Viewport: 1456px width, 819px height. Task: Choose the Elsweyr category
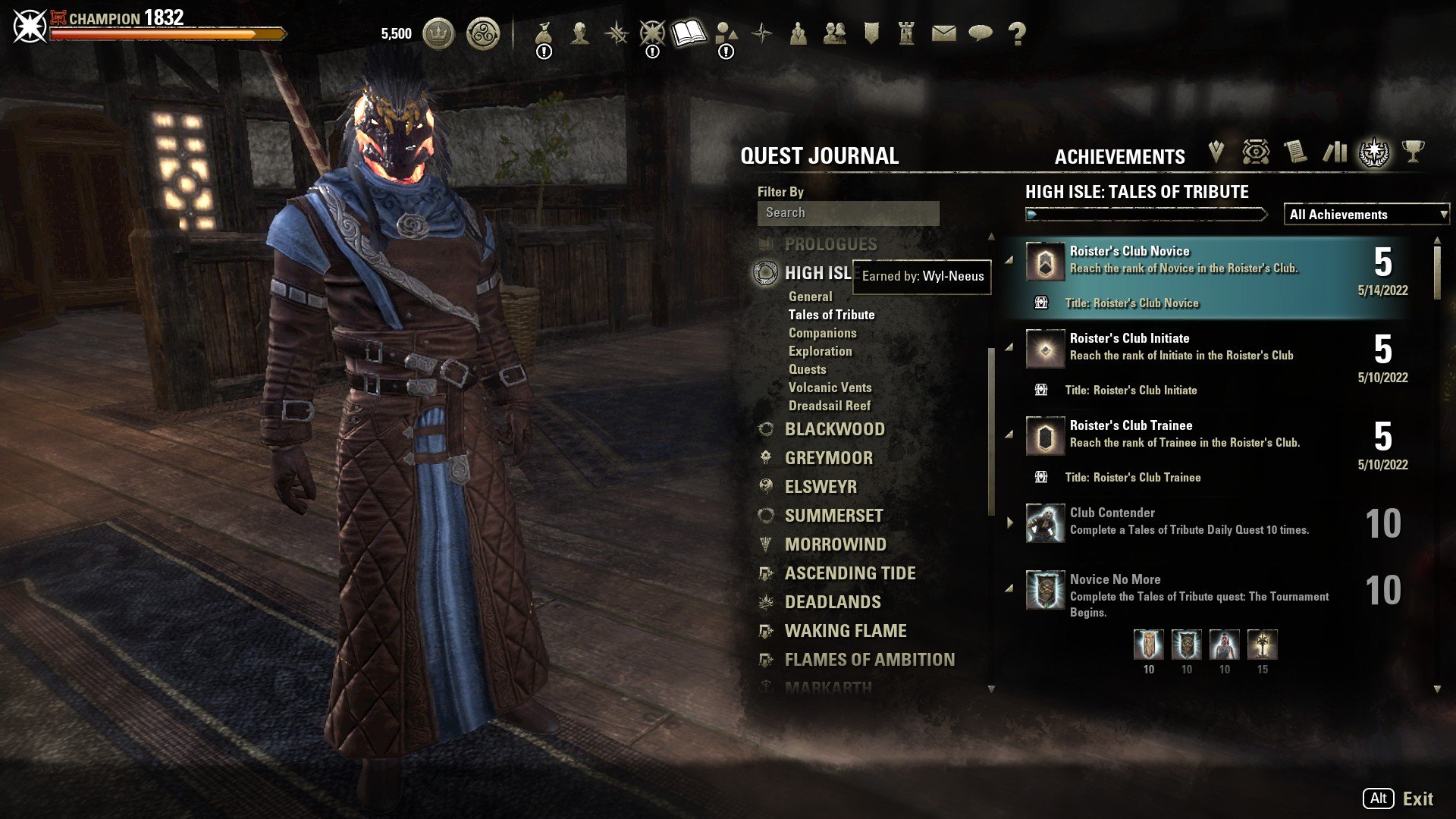[821, 487]
